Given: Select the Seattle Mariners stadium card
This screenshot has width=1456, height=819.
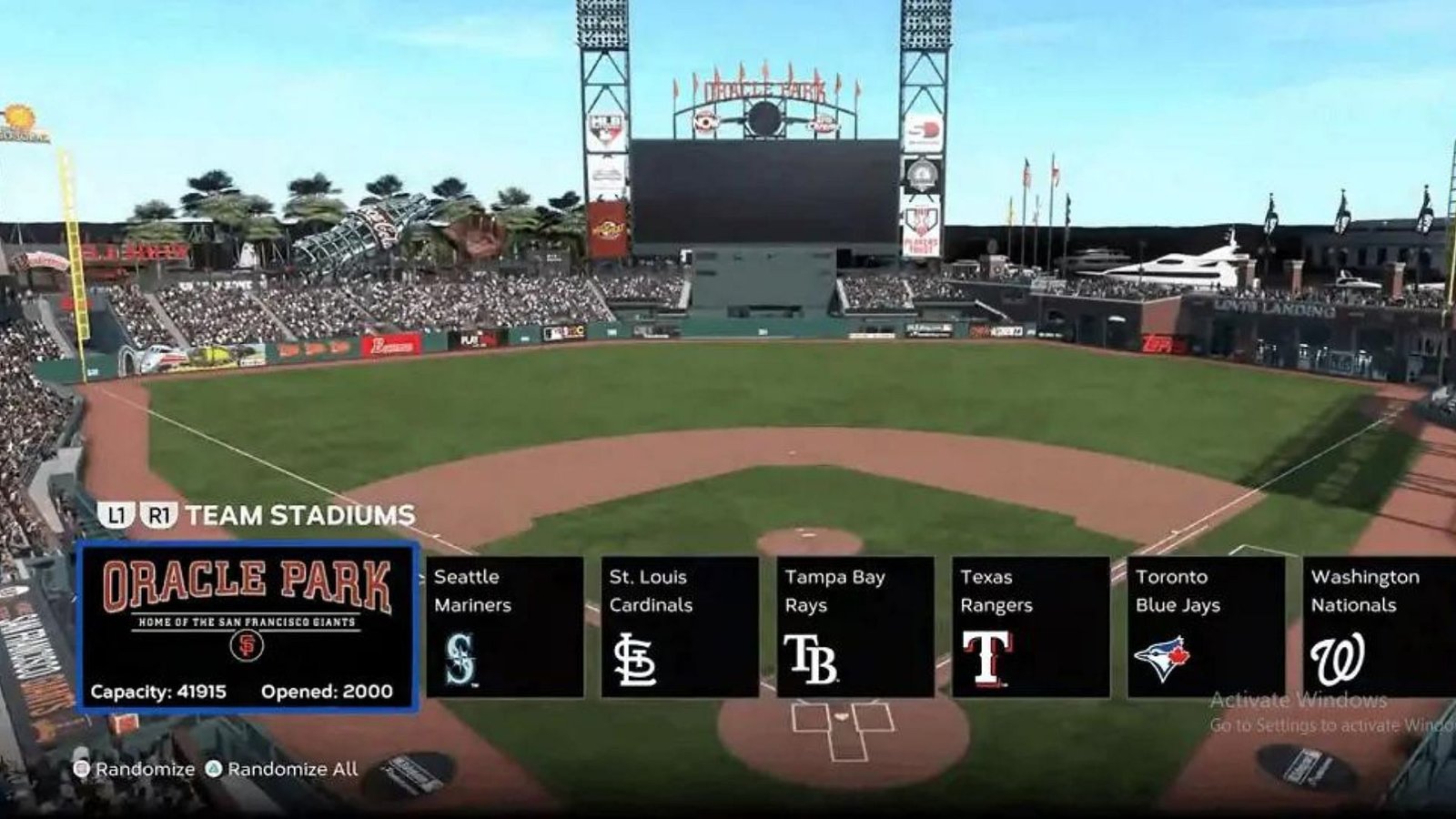Looking at the screenshot, I should click(503, 628).
